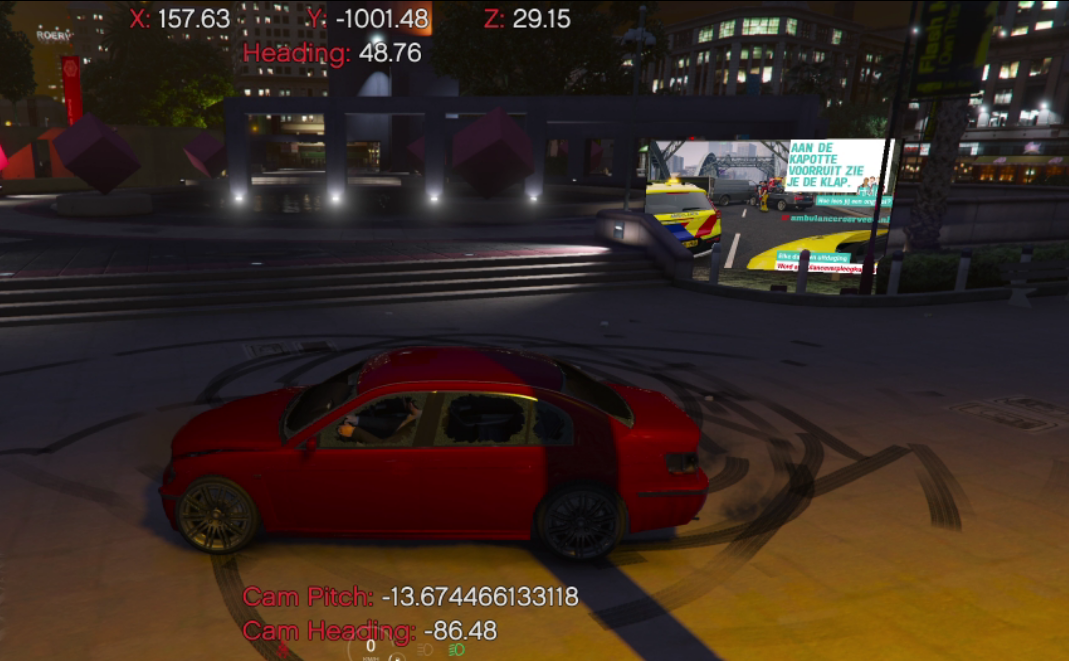Click the green headlight indicator icon
The image size is (1069, 661).
coord(456,649)
